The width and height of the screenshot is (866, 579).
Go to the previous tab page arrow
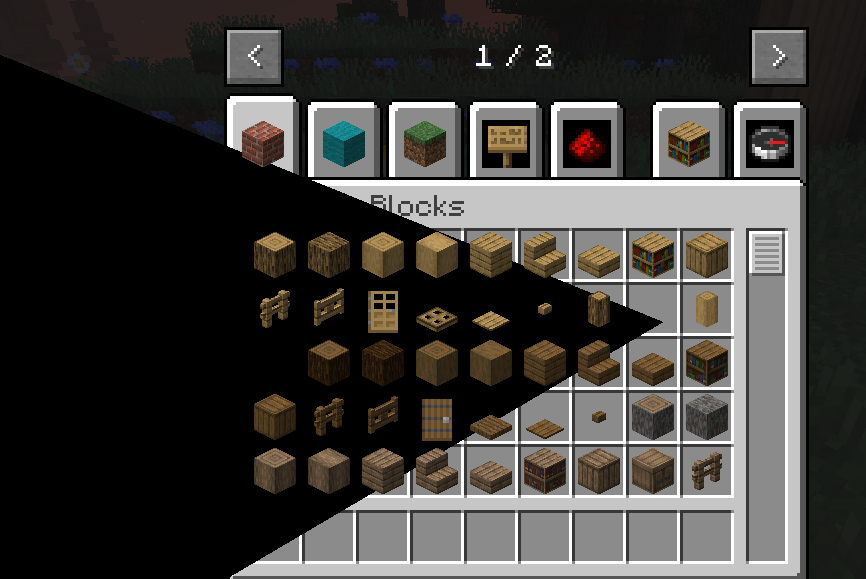coord(254,56)
